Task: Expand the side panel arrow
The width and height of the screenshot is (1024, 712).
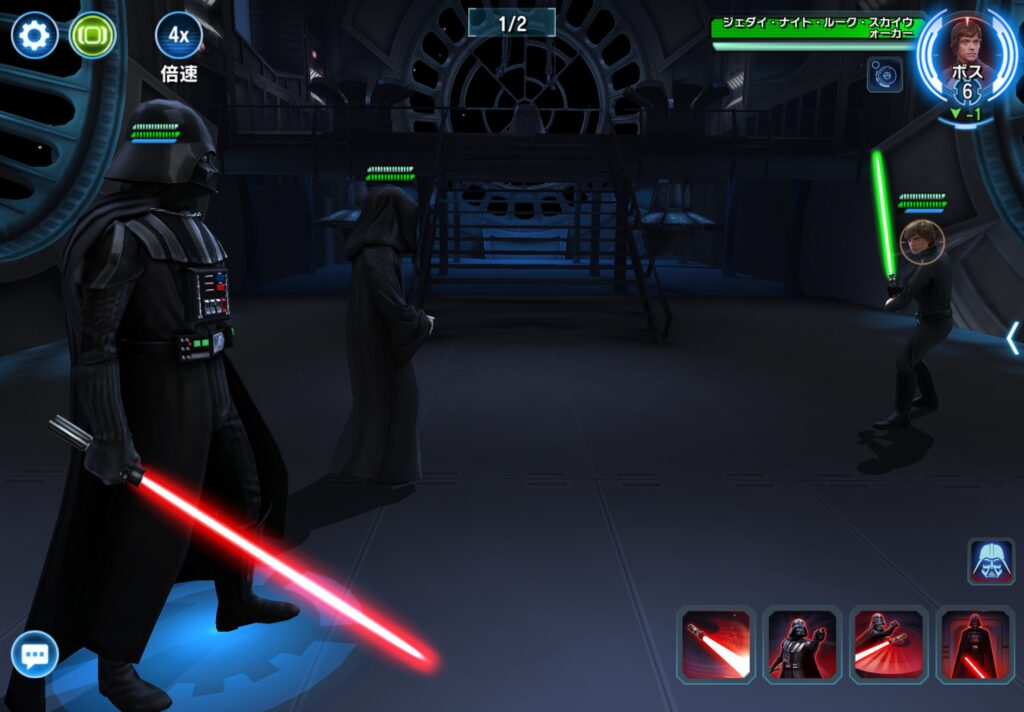Action: (x=1012, y=338)
